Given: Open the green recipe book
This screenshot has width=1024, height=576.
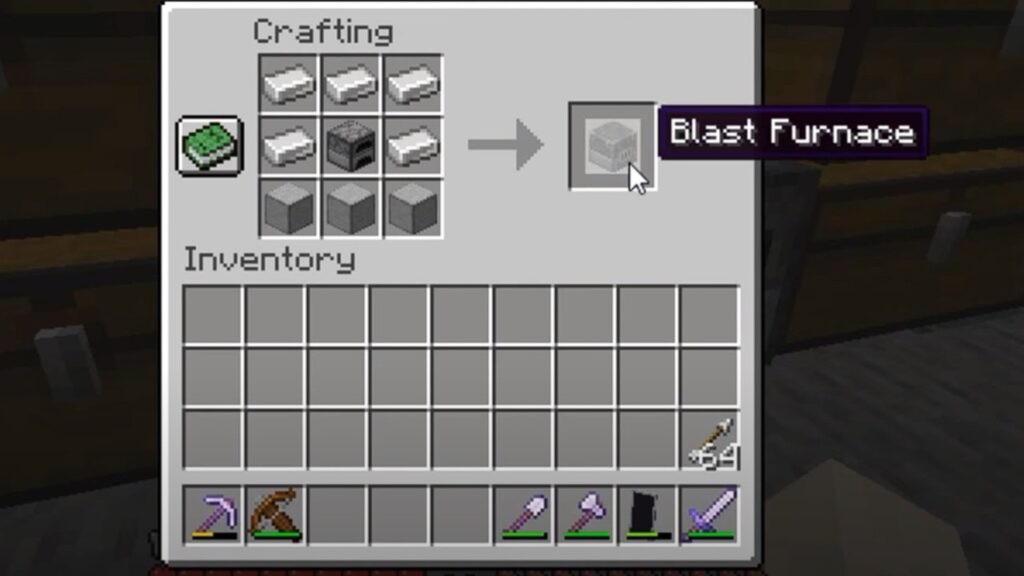Looking at the screenshot, I should pyautogui.click(x=210, y=146).
